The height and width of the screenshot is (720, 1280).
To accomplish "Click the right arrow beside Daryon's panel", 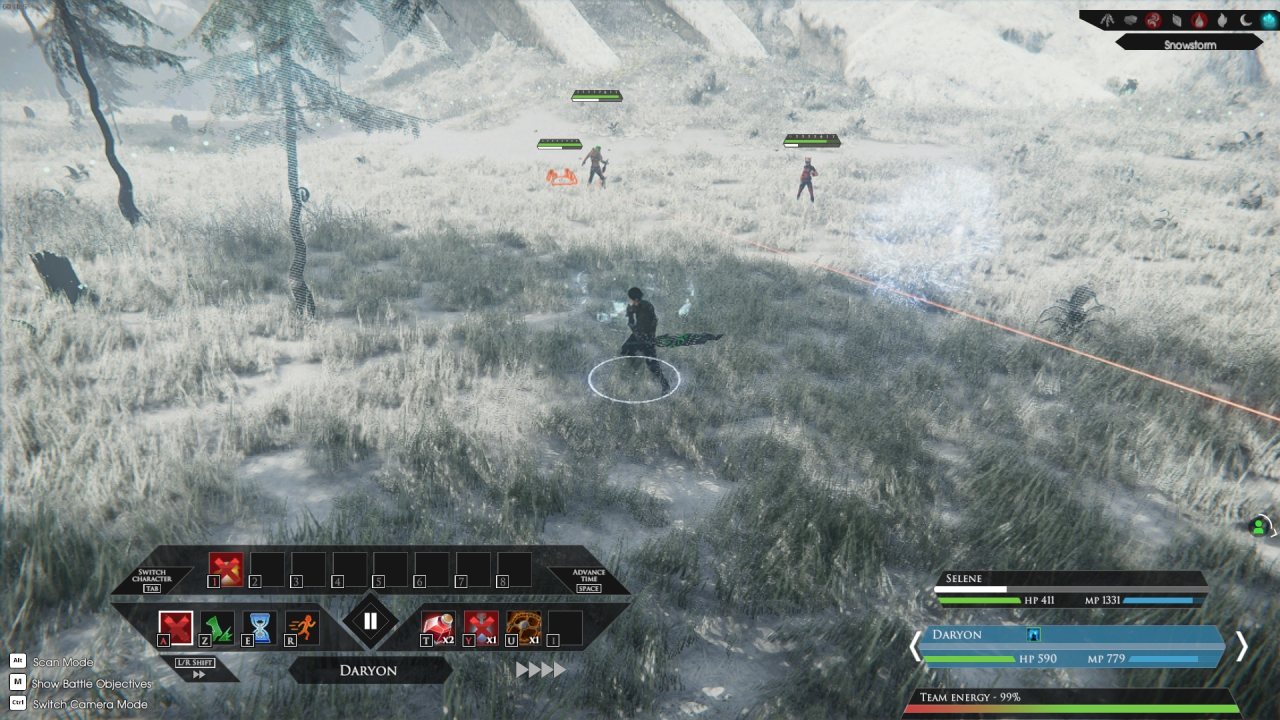I will coord(1241,646).
